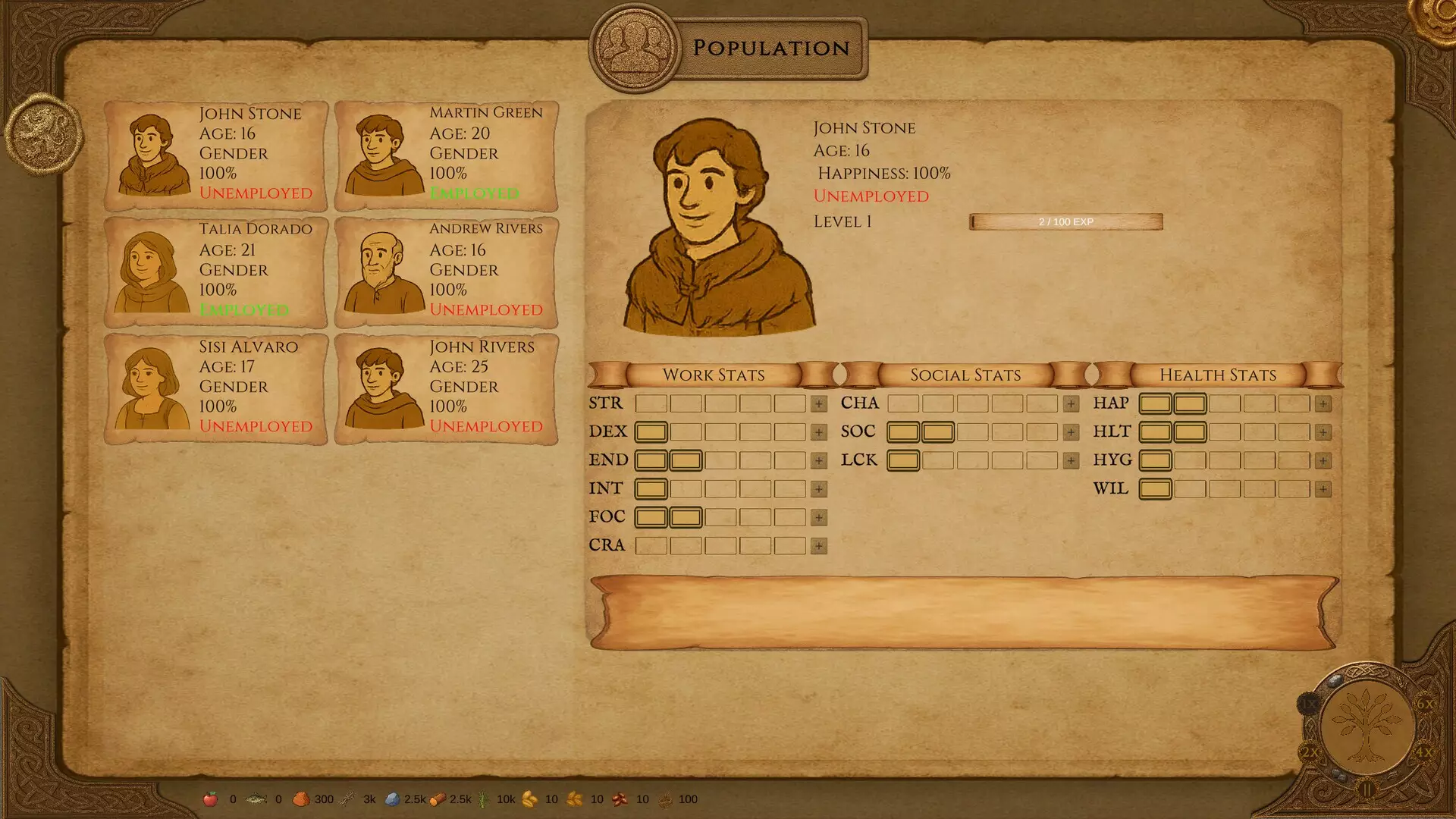The width and height of the screenshot is (1456, 819).
Task: Increase CHA with the plus button
Action: tap(1071, 404)
